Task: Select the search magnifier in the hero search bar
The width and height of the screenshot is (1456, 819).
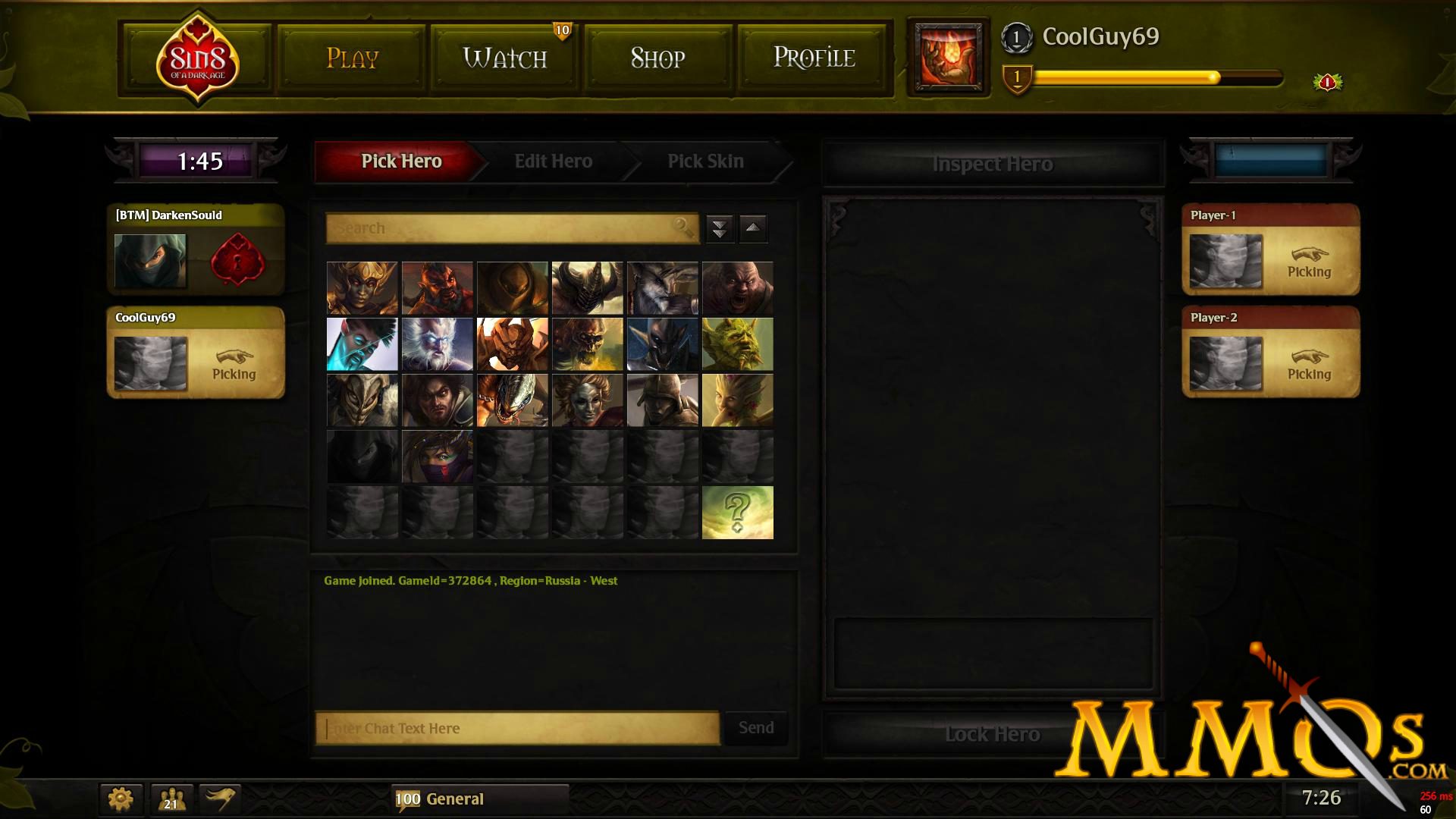Action: pos(683,228)
